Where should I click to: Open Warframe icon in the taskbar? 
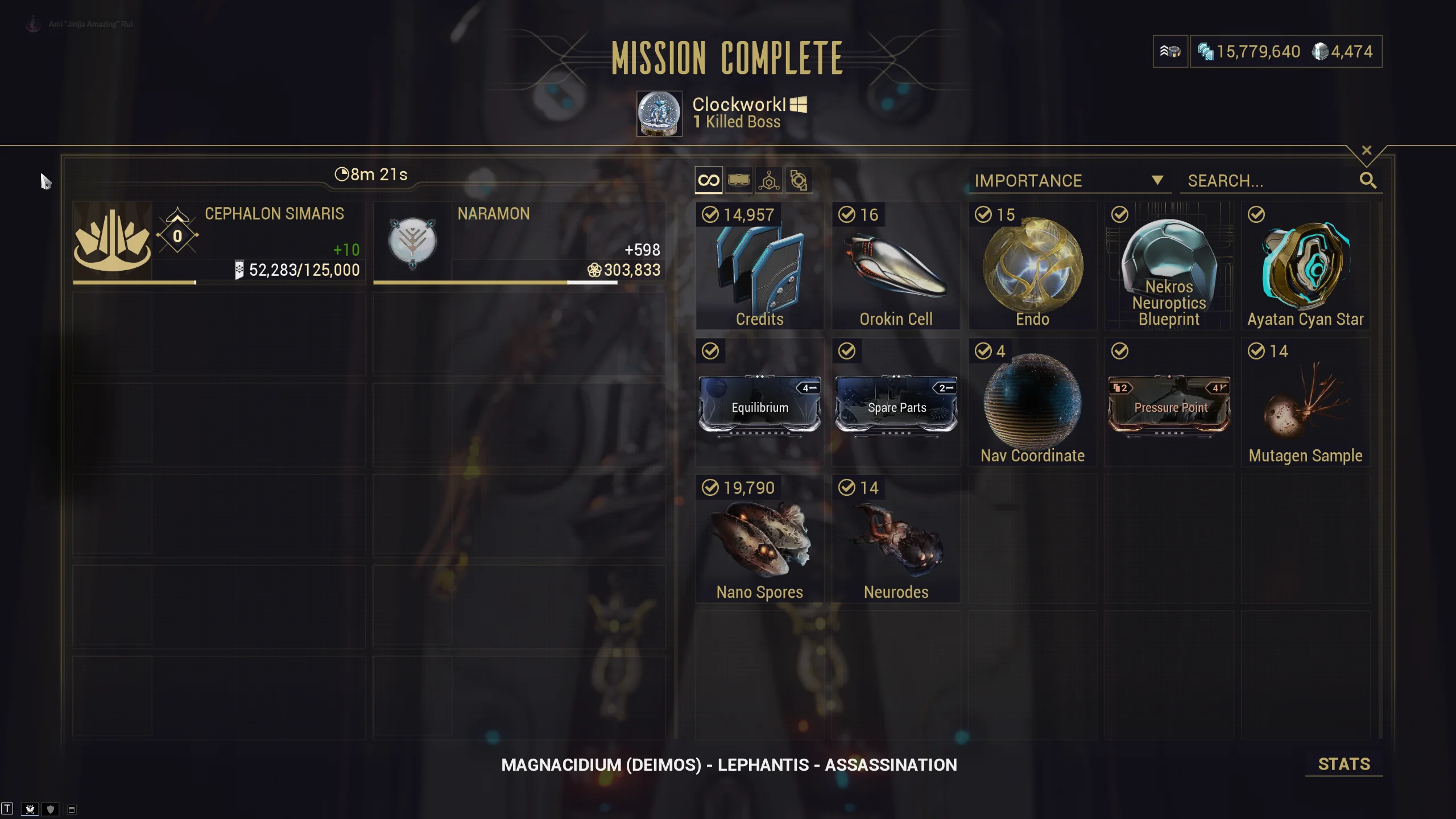coord(30,809)
